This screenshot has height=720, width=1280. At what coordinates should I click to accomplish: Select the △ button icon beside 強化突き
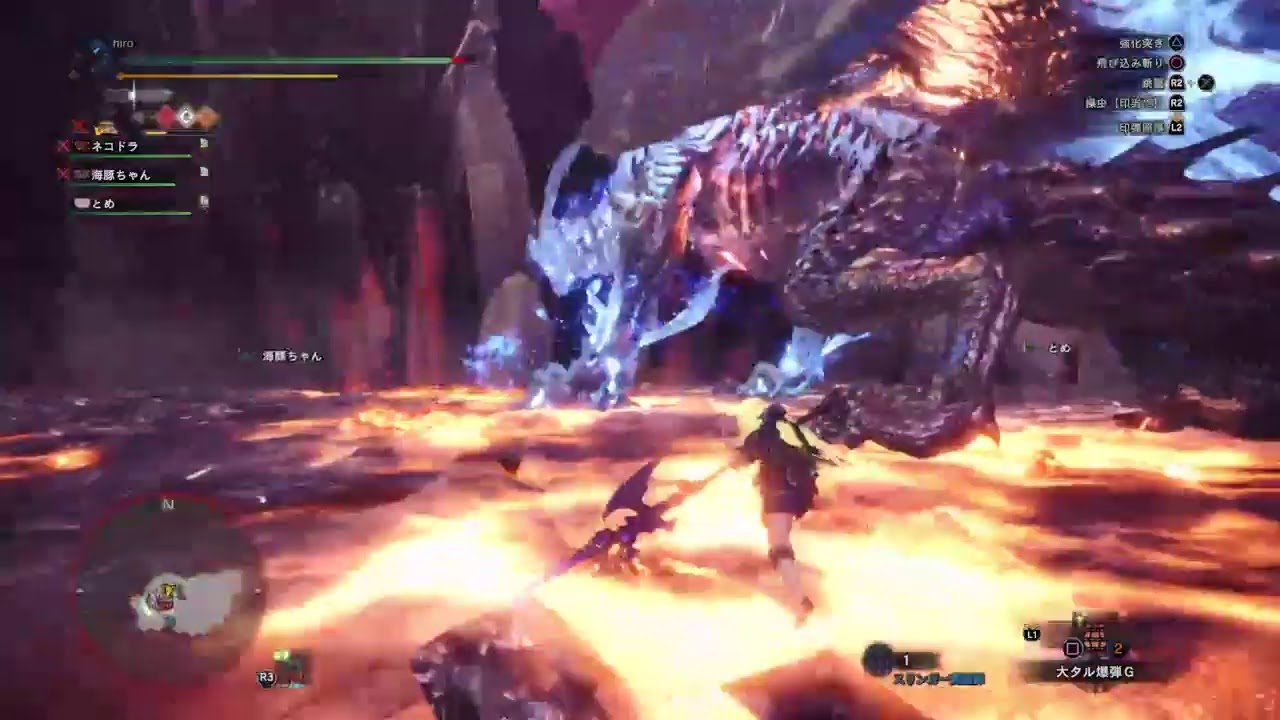pos(1177,42)
